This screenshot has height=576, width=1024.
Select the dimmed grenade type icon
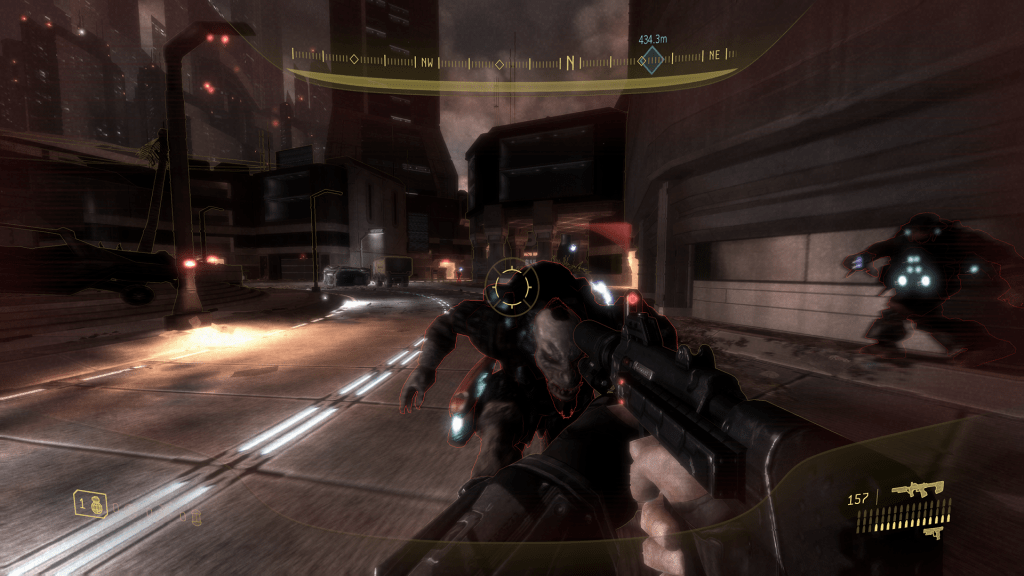[x=196, y=516]
